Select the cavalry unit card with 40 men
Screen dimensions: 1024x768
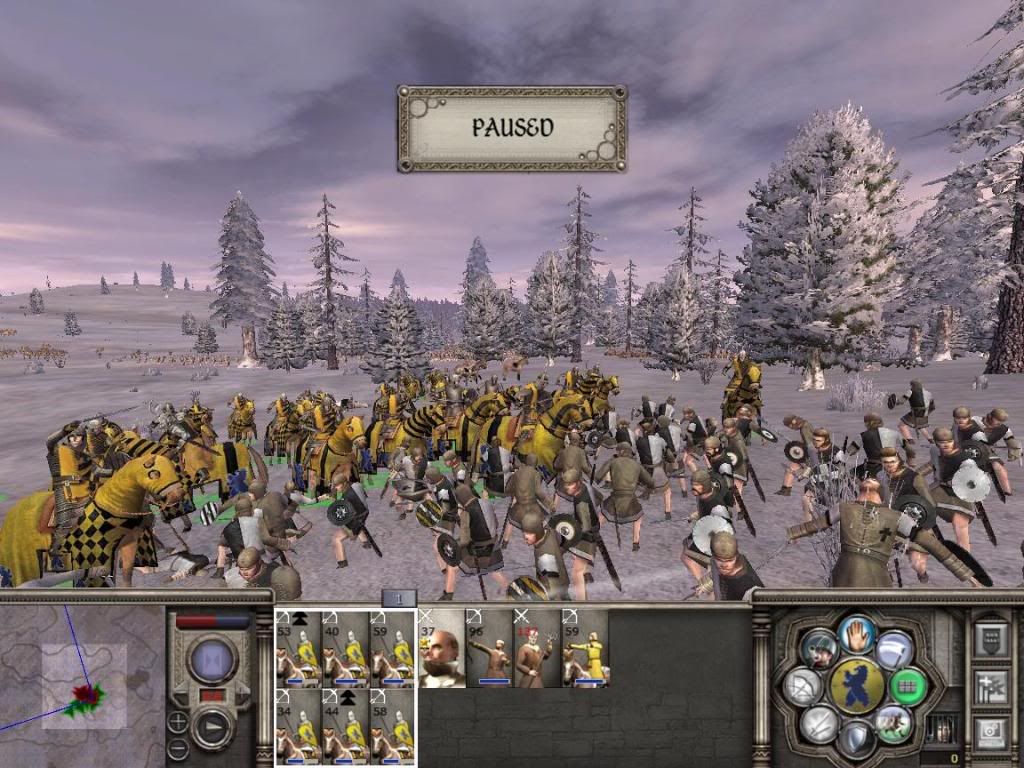pyautogui.click(x=345, y=648)
